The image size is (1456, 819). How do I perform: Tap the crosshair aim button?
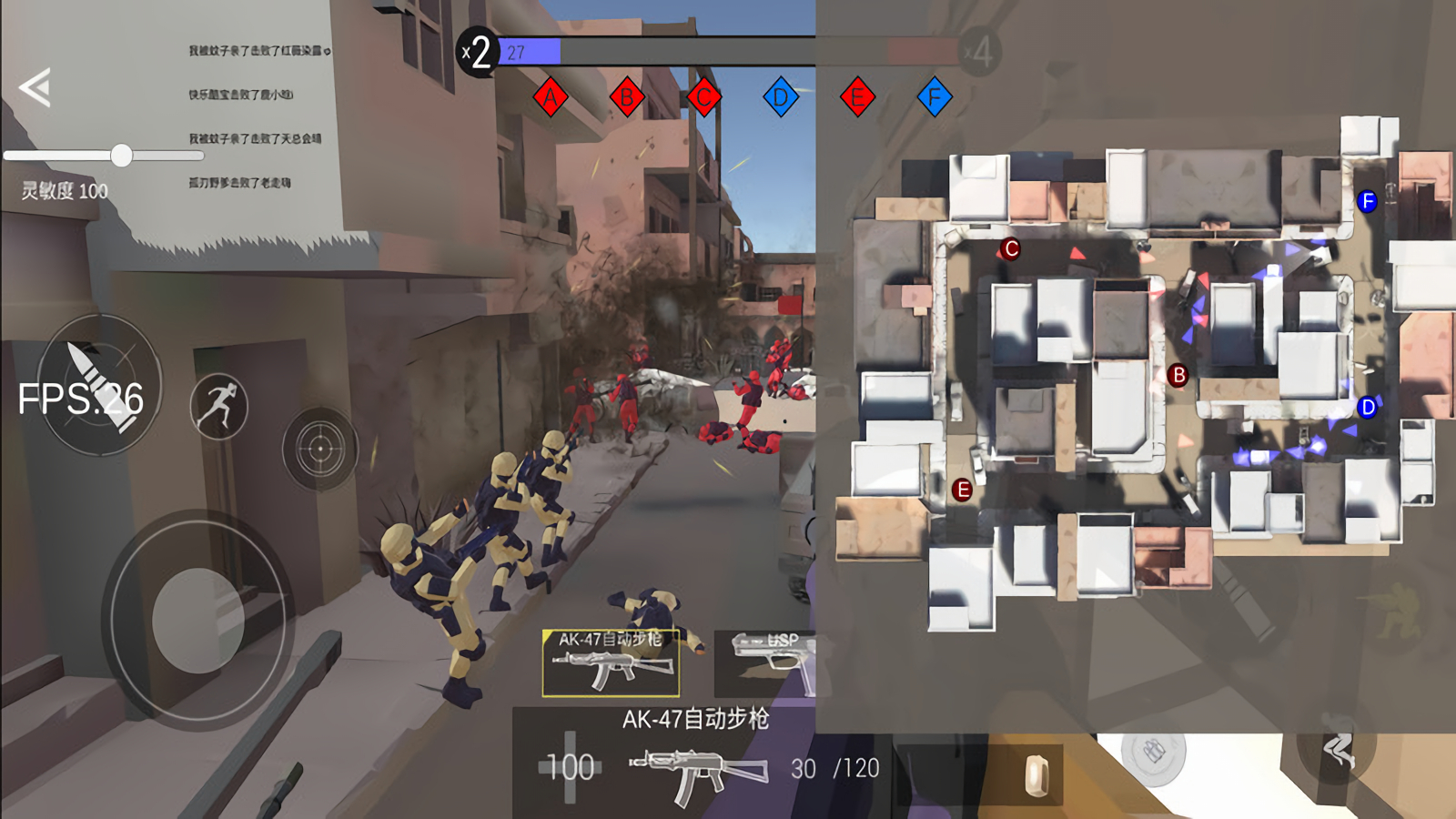coord(319,449)
